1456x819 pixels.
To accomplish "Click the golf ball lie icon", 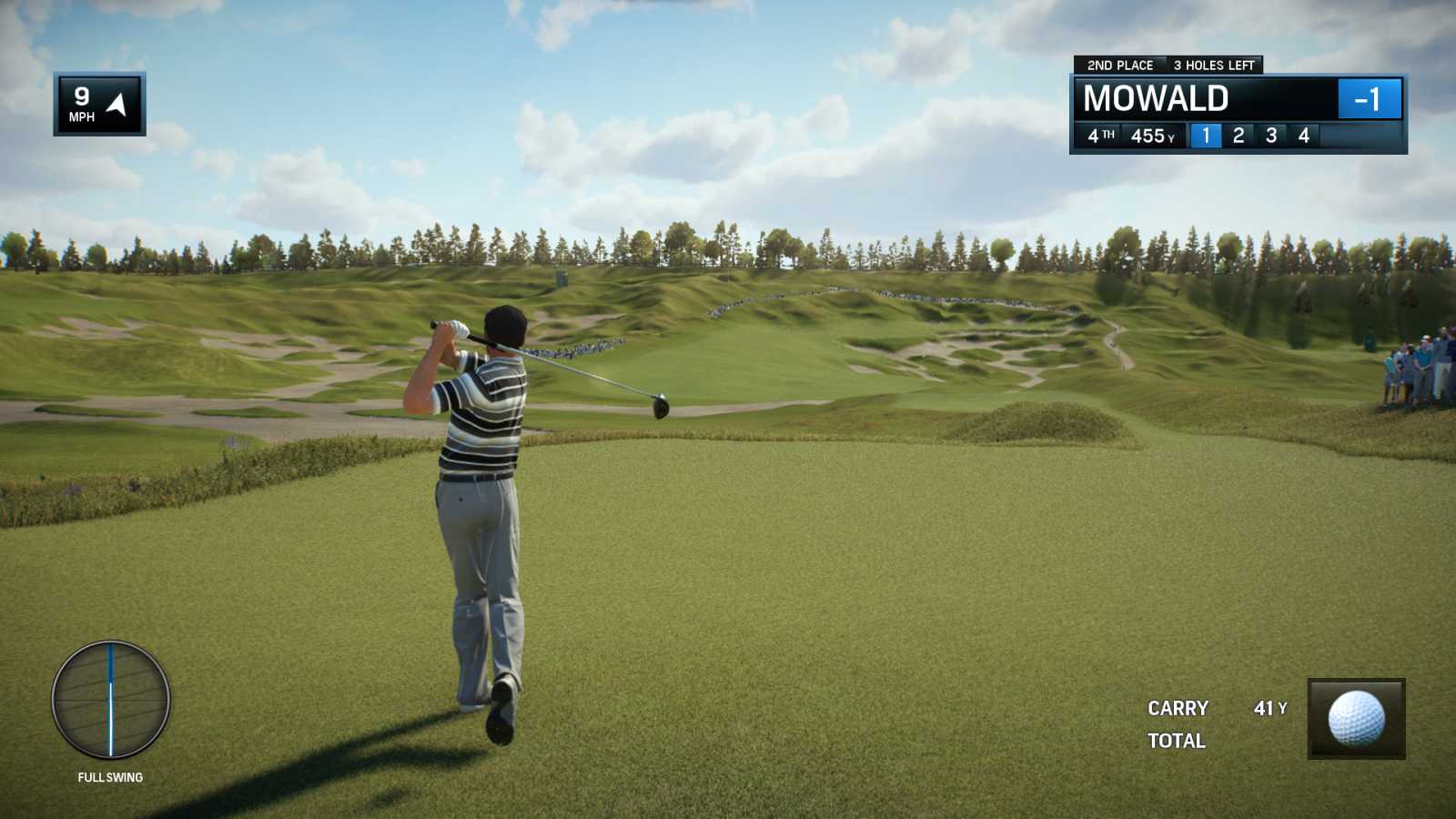I will point(1356,718).
